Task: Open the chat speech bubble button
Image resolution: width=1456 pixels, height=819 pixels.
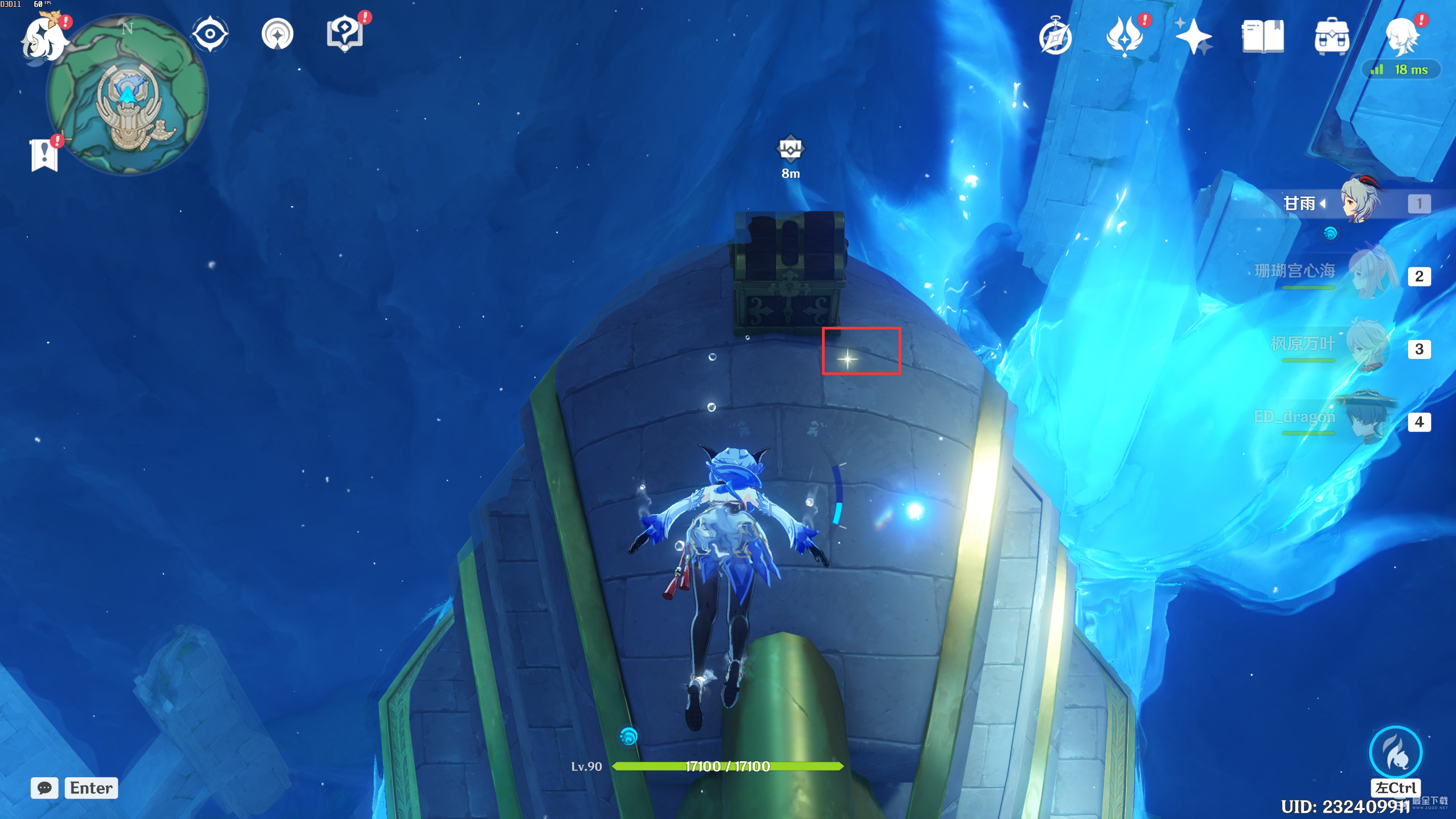Action: (45, 788)
